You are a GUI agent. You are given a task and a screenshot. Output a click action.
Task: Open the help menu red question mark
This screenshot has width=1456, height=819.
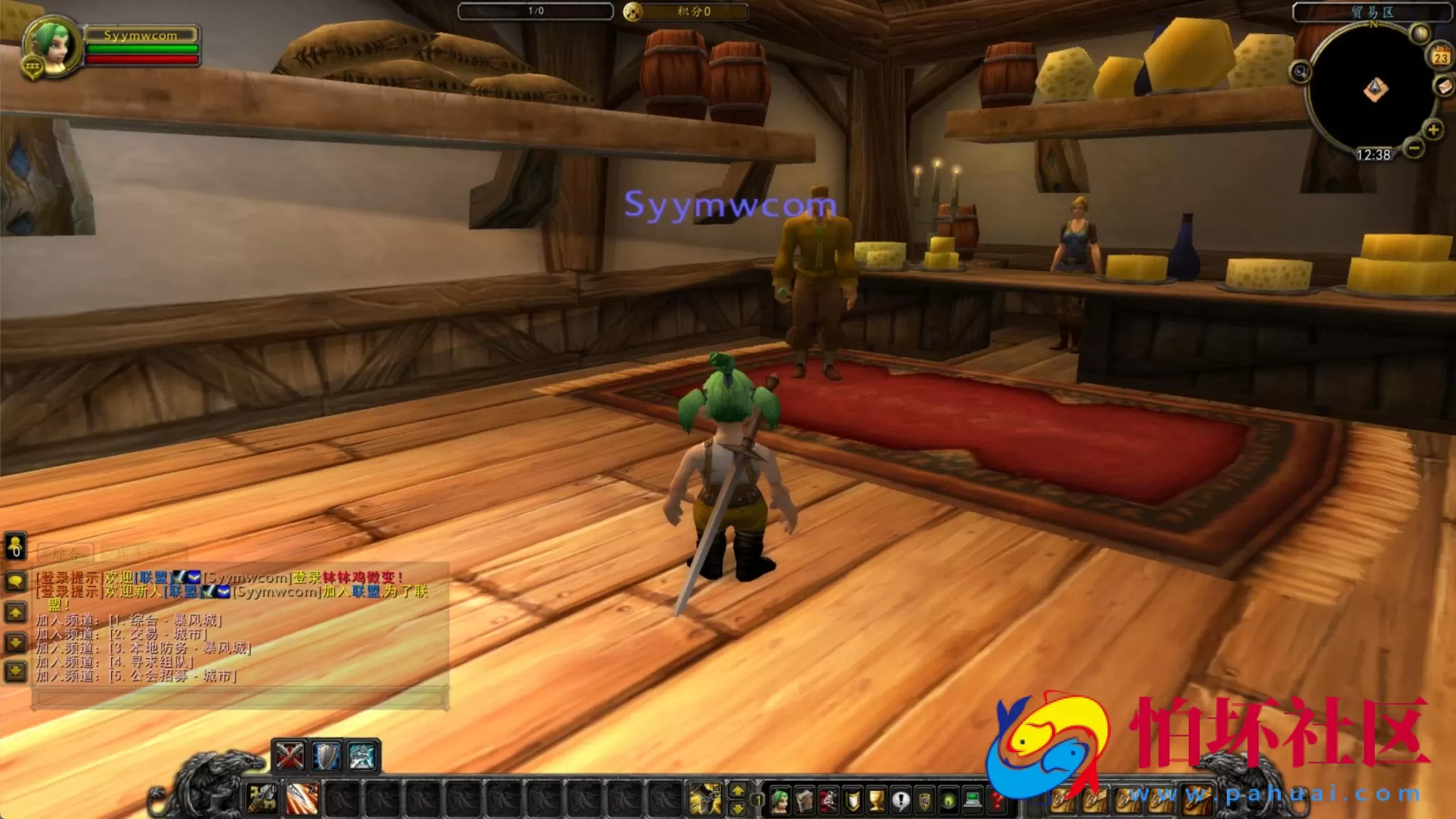(997, 800)
